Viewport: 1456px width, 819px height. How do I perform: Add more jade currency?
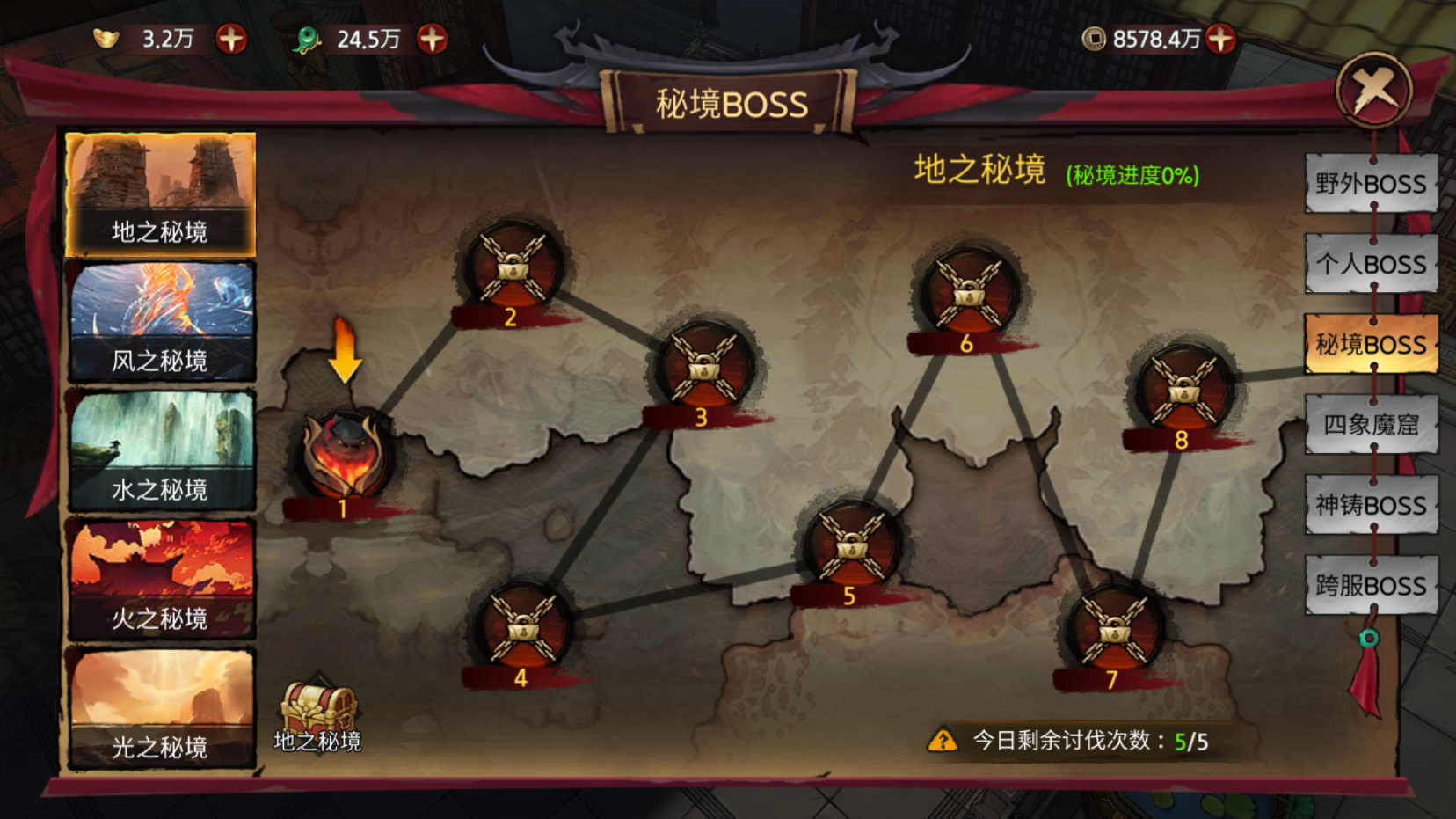coord(432,39)
